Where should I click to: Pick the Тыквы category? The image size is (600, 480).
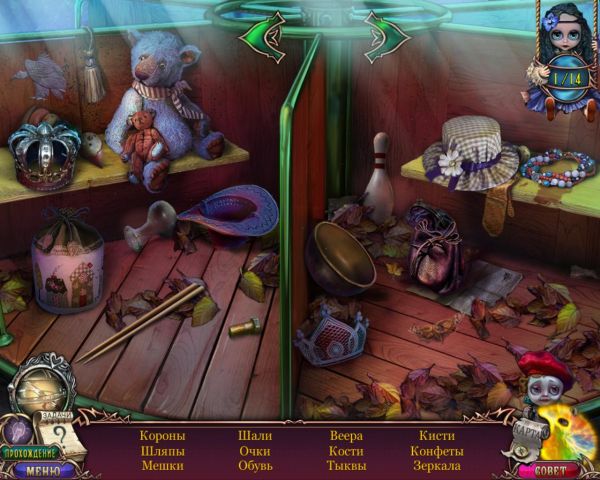346,466
